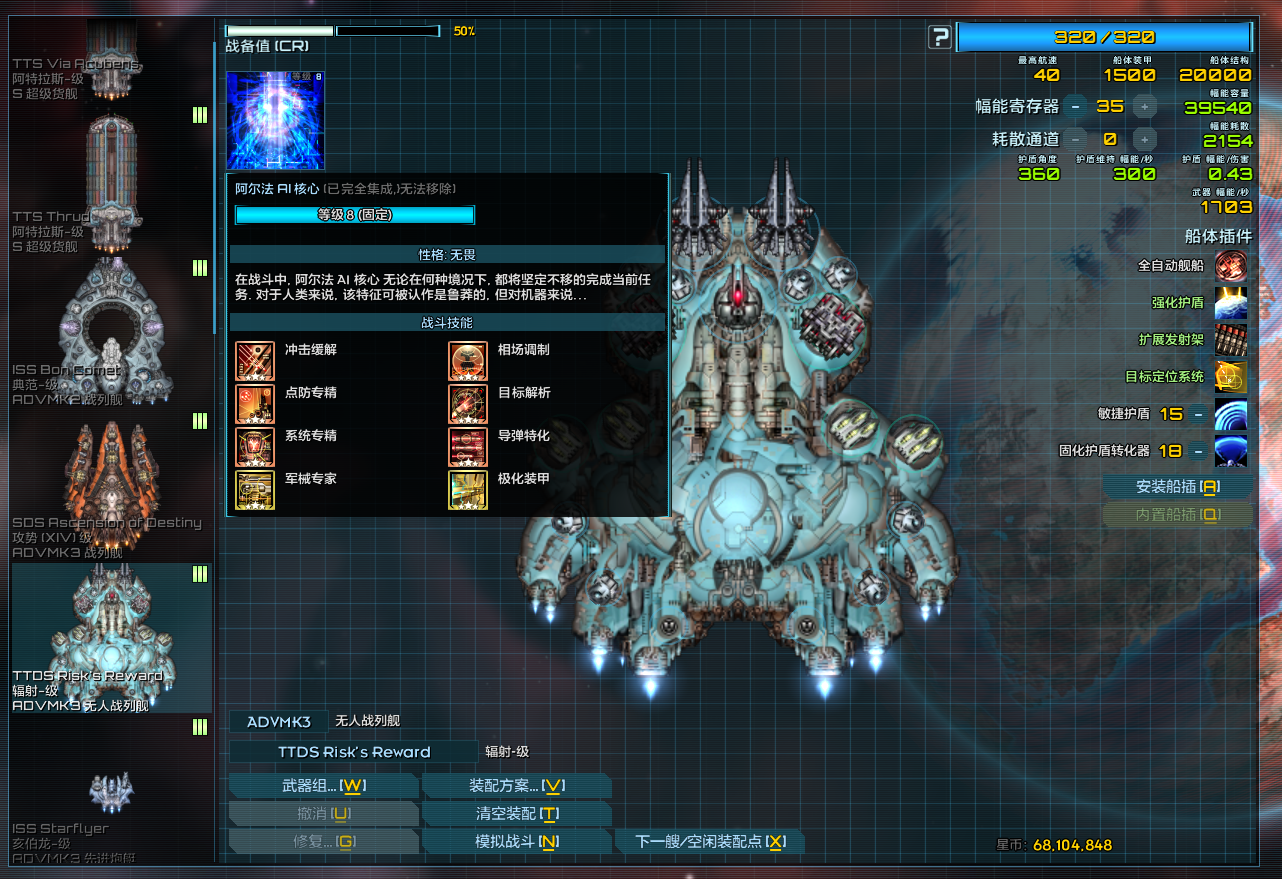This screenshot has width=1282, height=879.
Task: Start 模拟战斗 simulation
Action: click(516, 842)
